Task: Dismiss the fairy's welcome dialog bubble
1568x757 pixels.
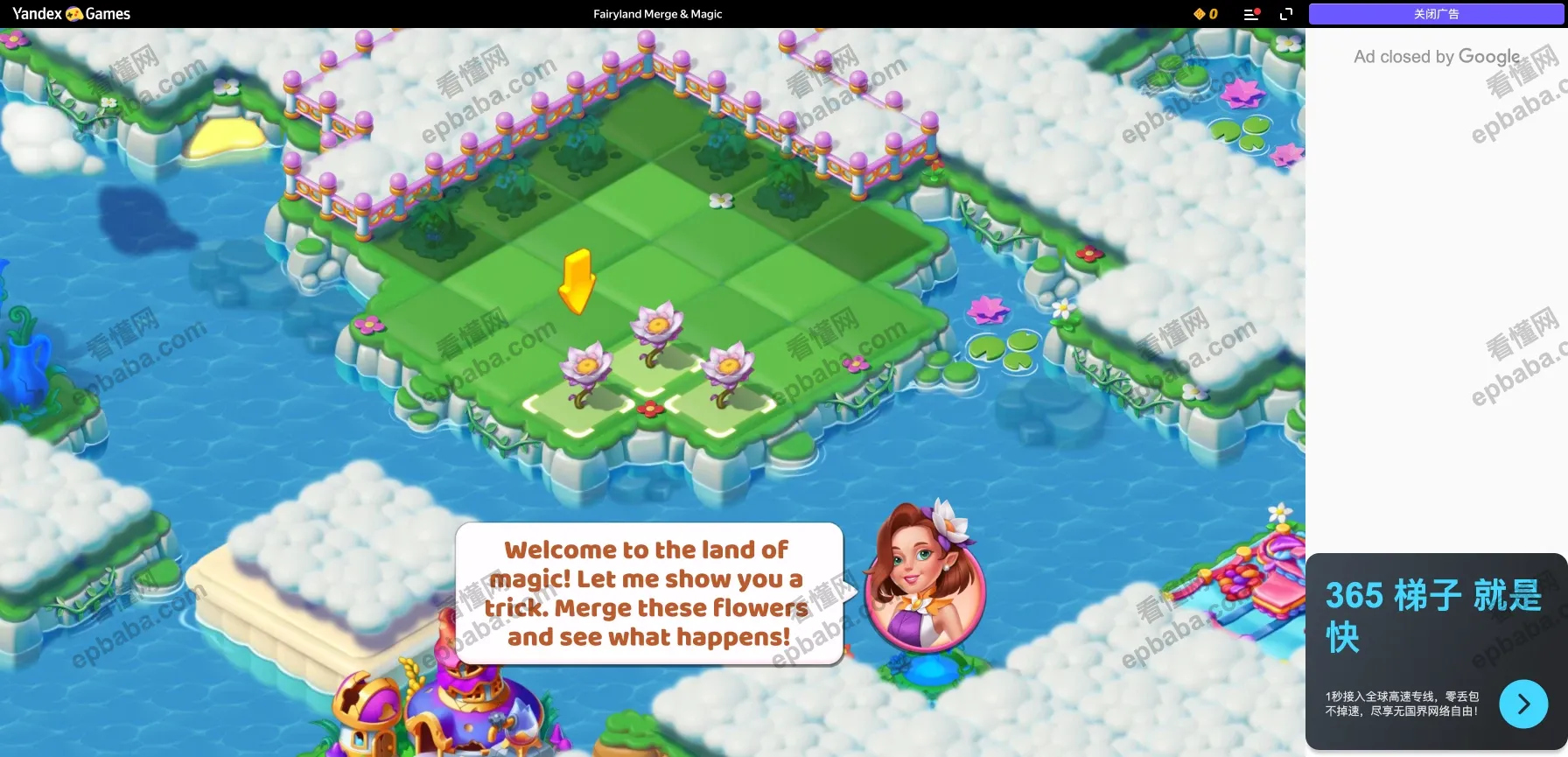Action: pyautogui.click(x=647, y=593)
